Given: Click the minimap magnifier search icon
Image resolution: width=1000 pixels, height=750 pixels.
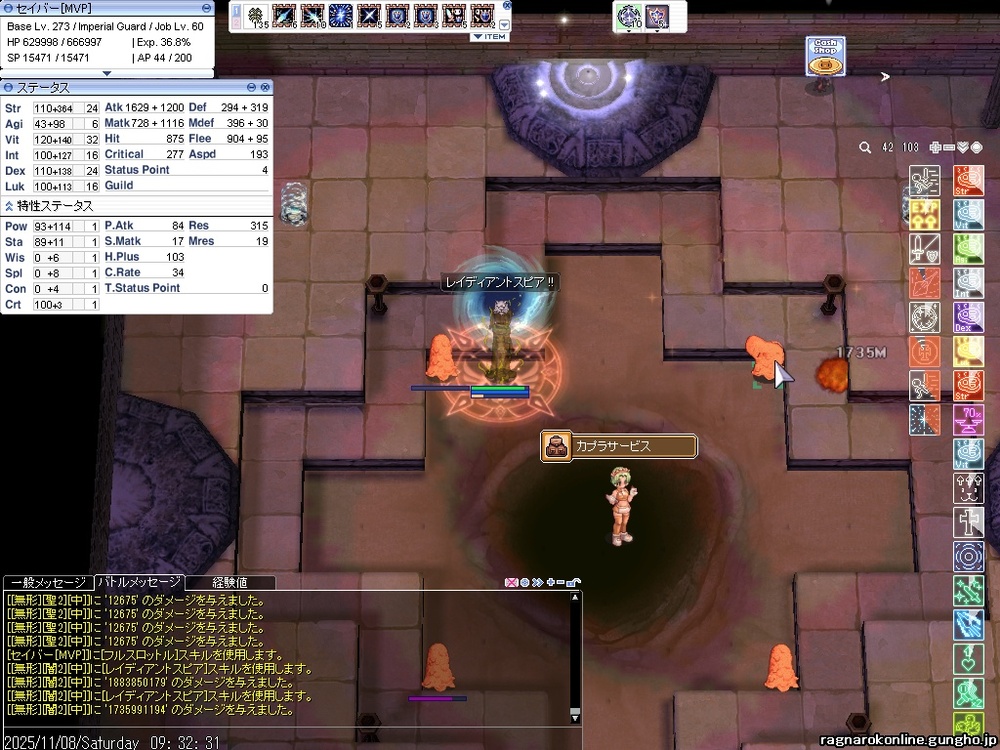Looking at the screenshot, I should [865, 147].
